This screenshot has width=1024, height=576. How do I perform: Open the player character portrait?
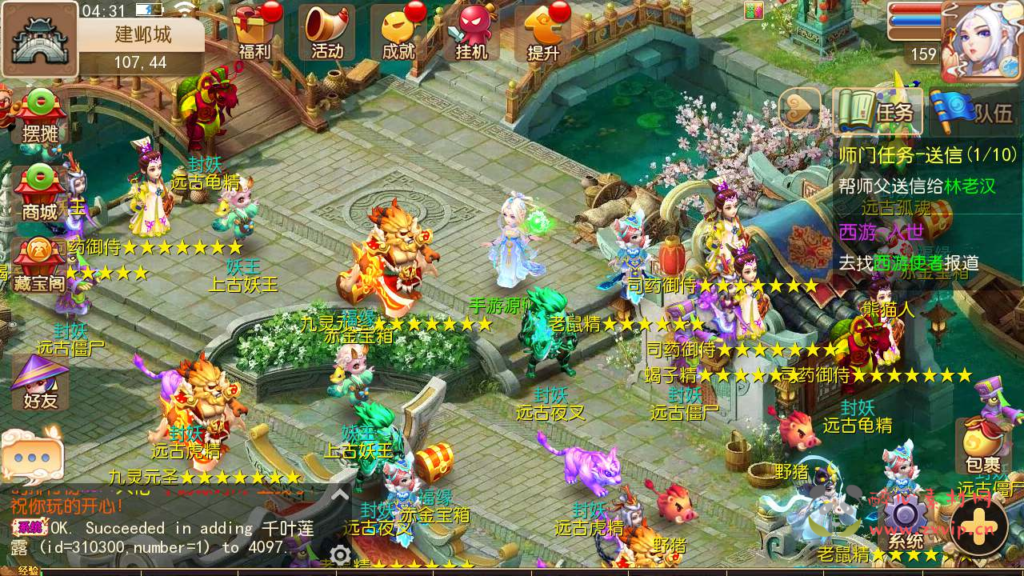981,40
